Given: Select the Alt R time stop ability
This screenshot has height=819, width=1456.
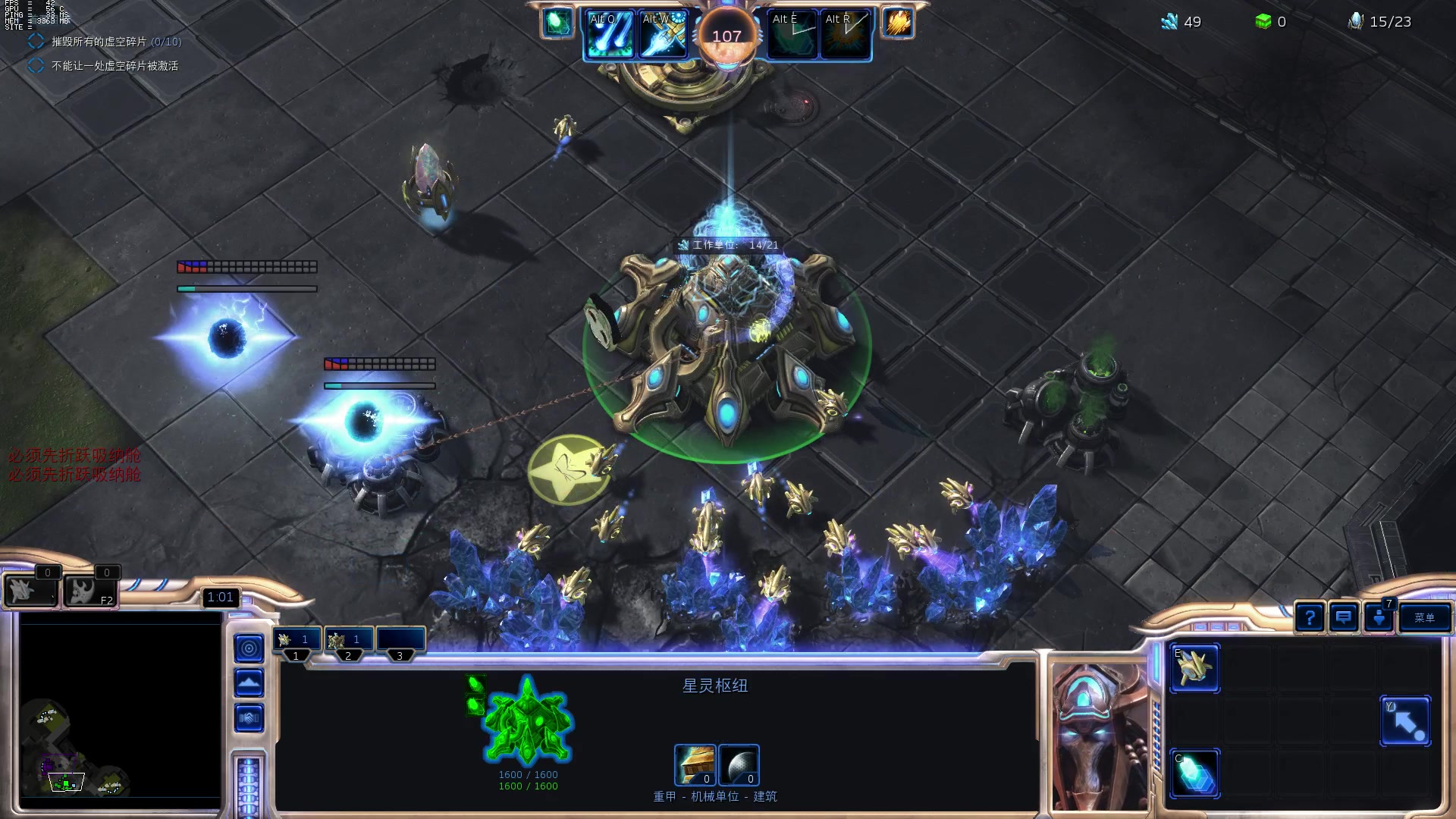Looking at the screenshot, I should (846, 35).
